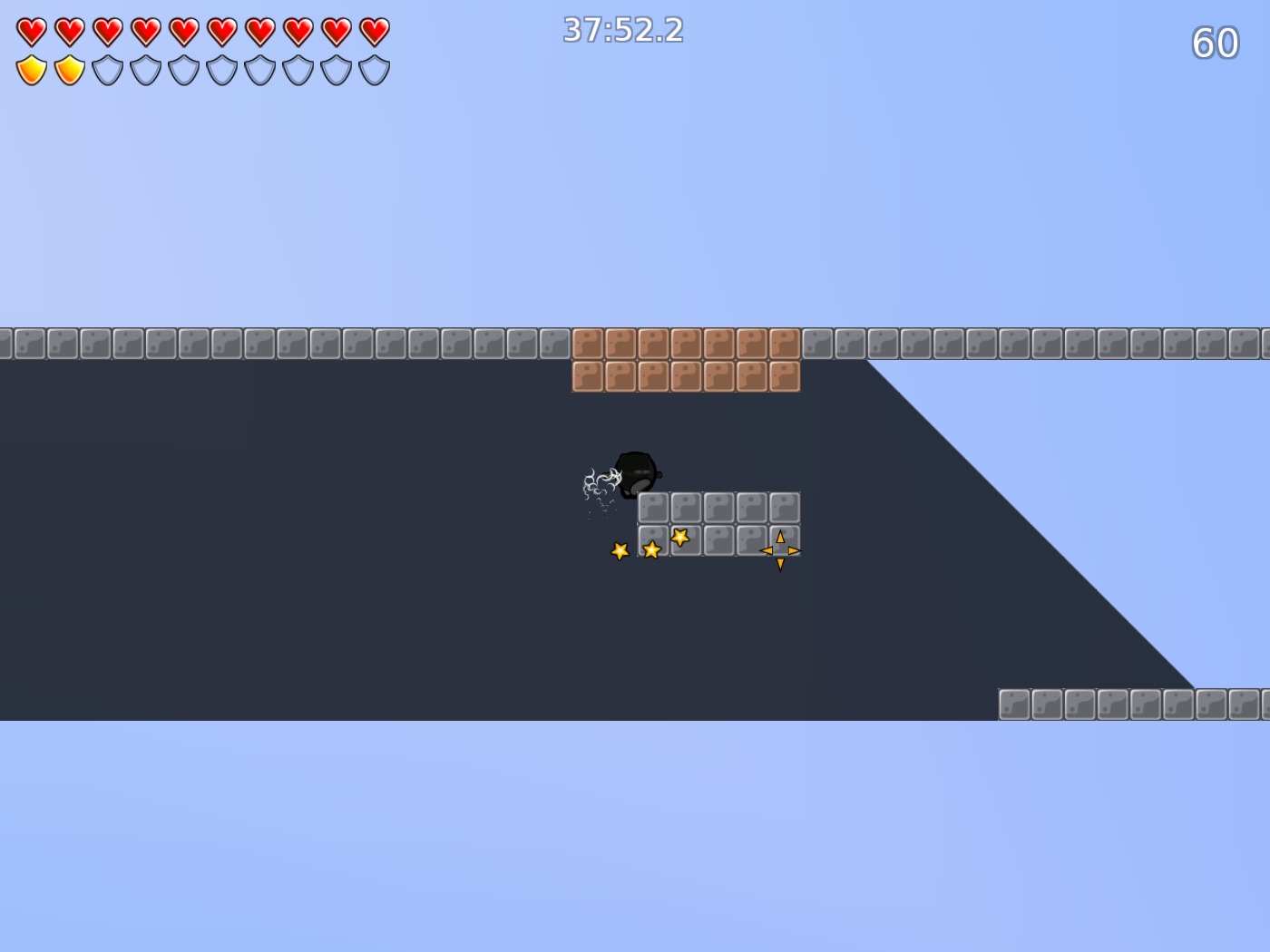This screenshot has height=952, width=1270.
Task: Click the leftmost star pickup near the platform
Action: (620, 549)
